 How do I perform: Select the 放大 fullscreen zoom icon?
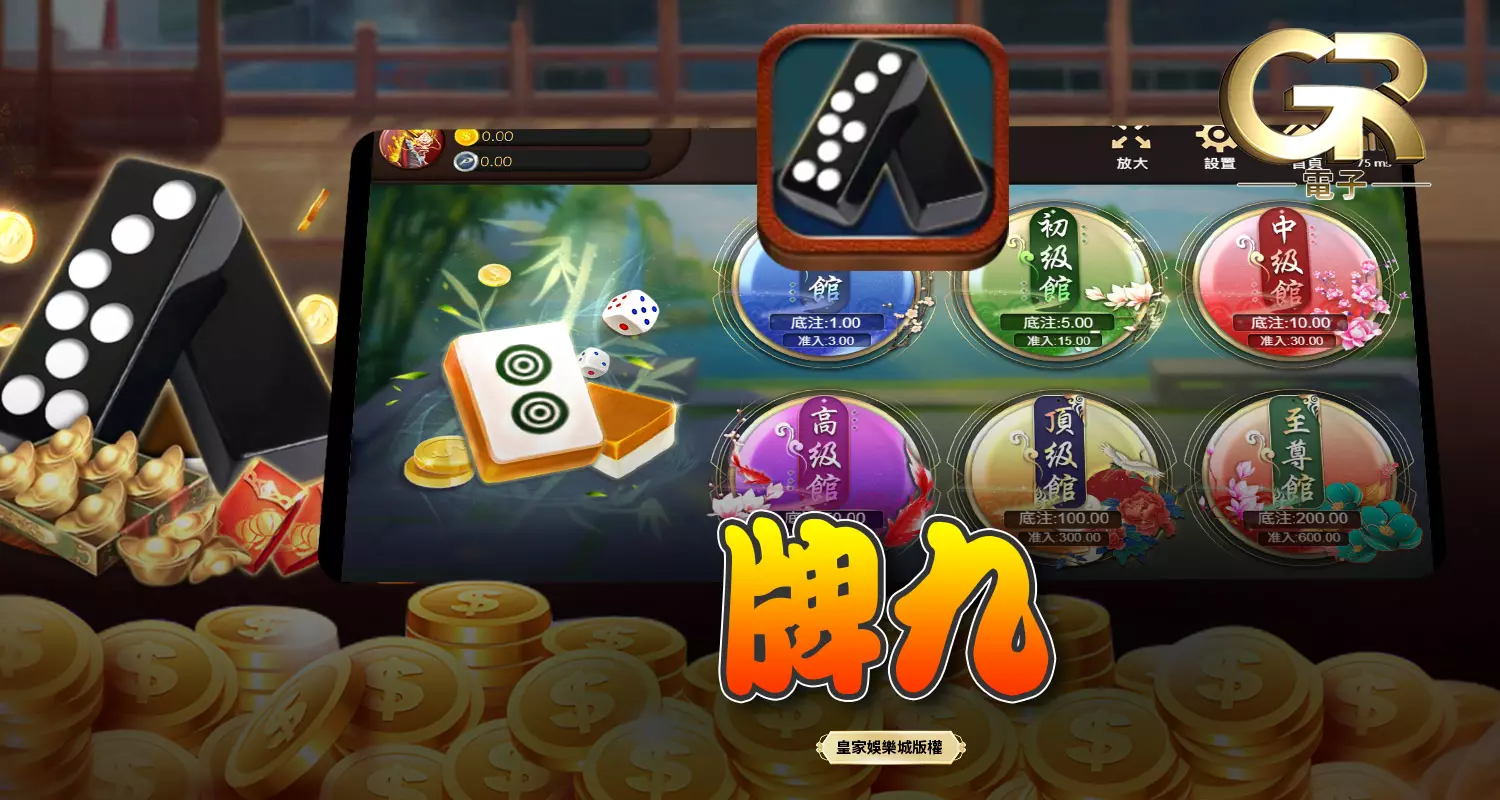pyautogui.click(x=1129, y=140)
